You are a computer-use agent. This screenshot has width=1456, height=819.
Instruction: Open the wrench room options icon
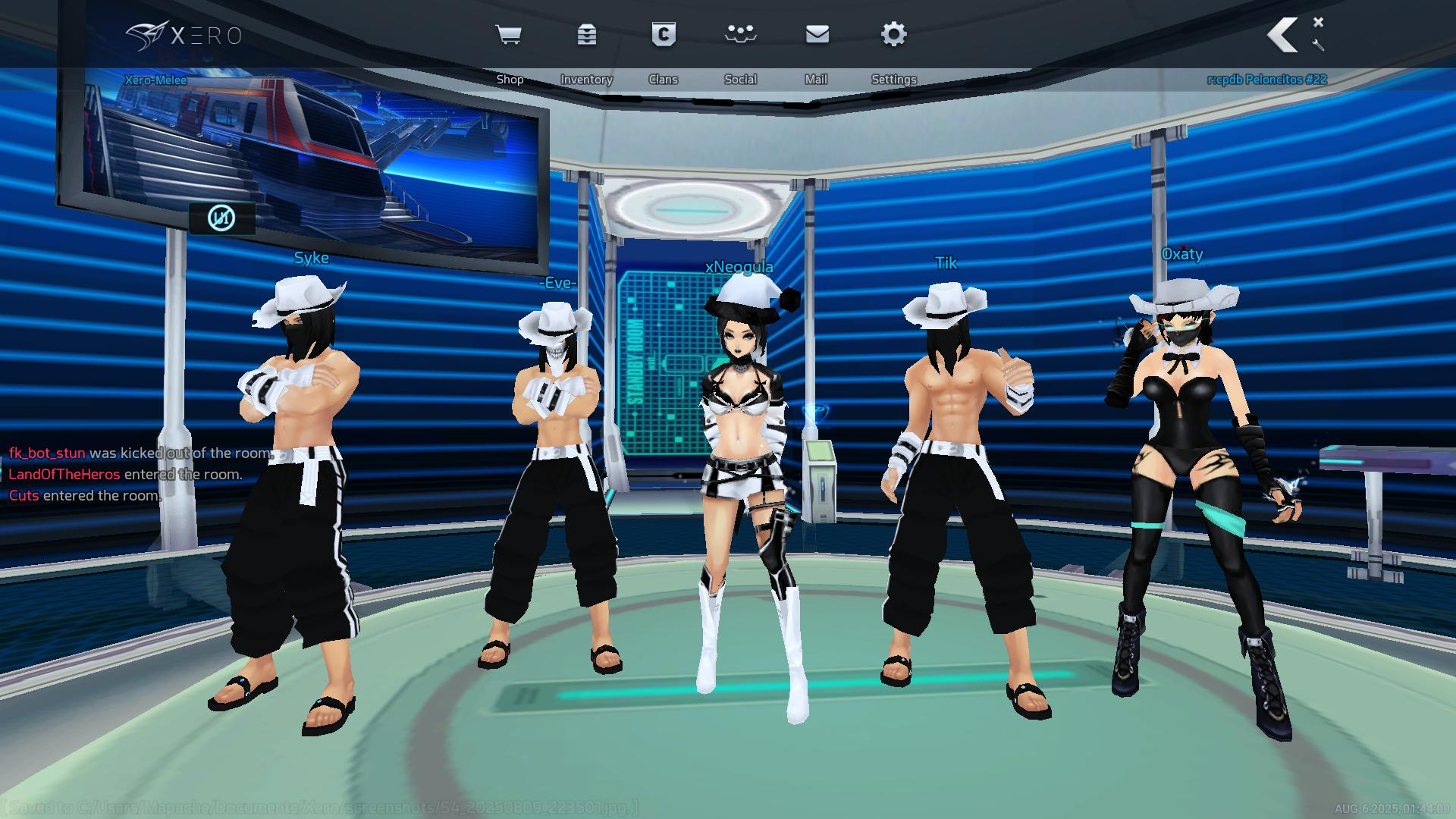(1318, 45)
